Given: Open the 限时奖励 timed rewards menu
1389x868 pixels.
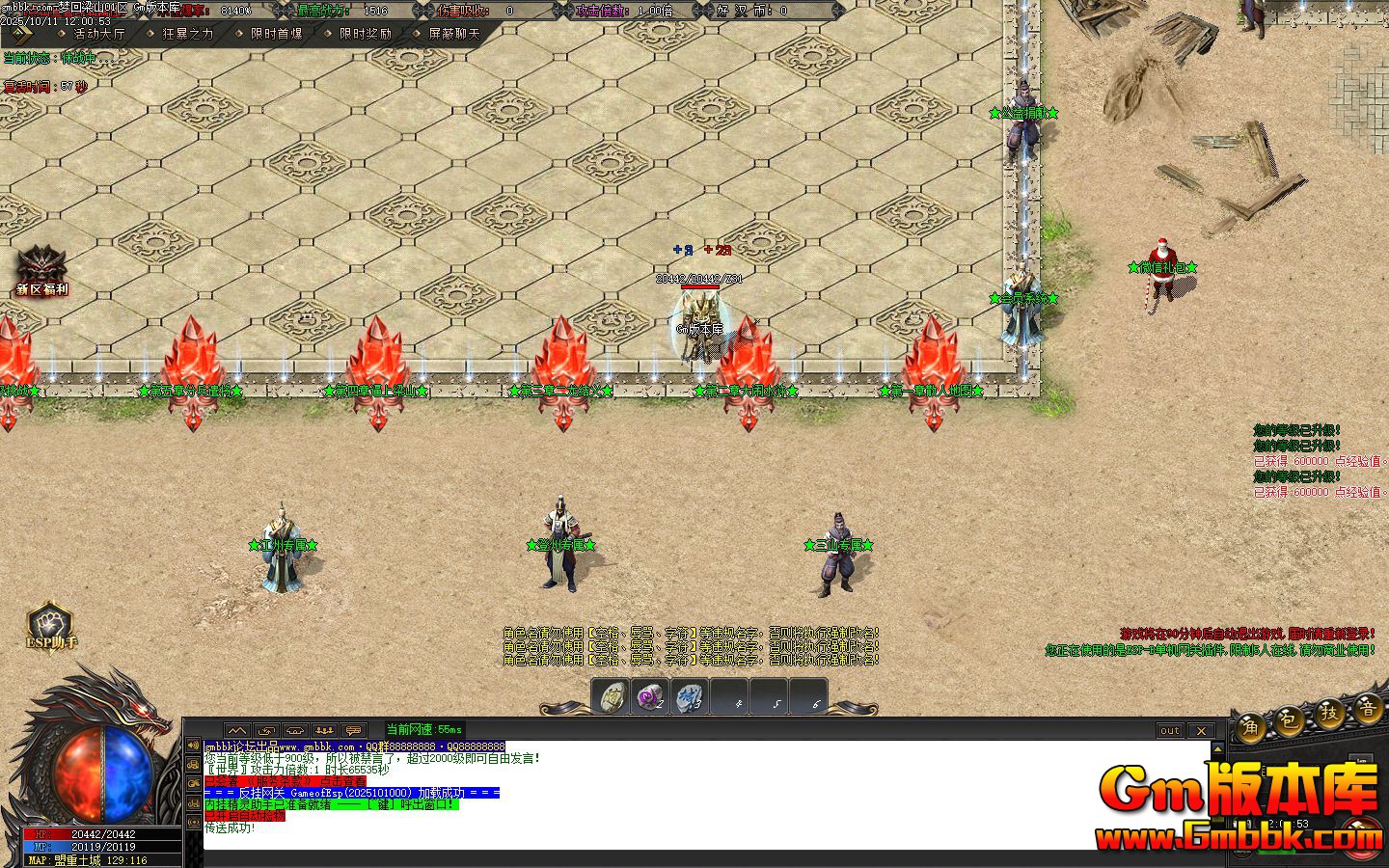Looking at the screenshot, I should pyautogui.click(x=366, y=34).
